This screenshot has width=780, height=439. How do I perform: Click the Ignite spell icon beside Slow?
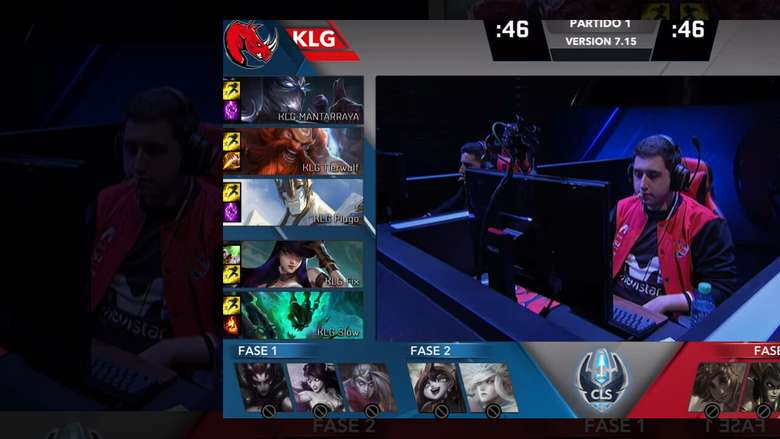tap(231, 324)
